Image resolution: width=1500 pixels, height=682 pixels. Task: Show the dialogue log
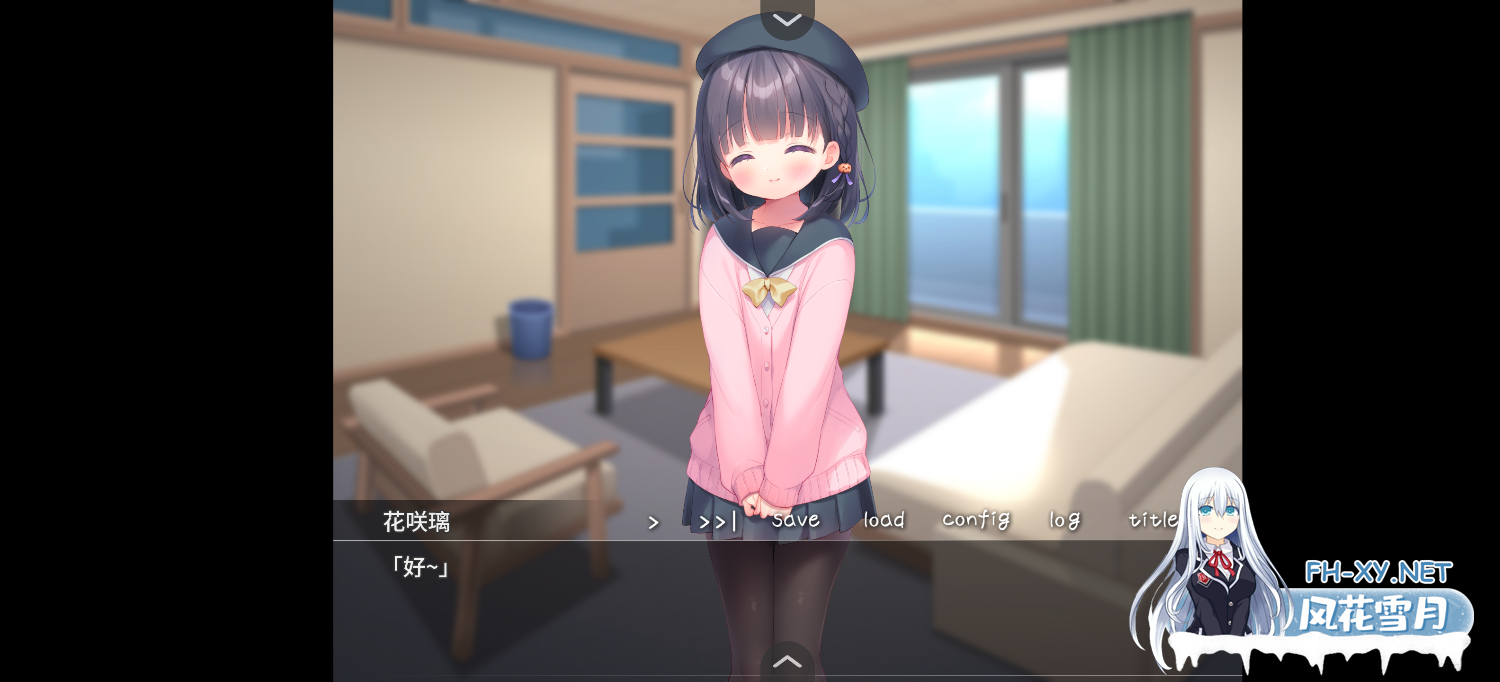tap(1065, 520)
